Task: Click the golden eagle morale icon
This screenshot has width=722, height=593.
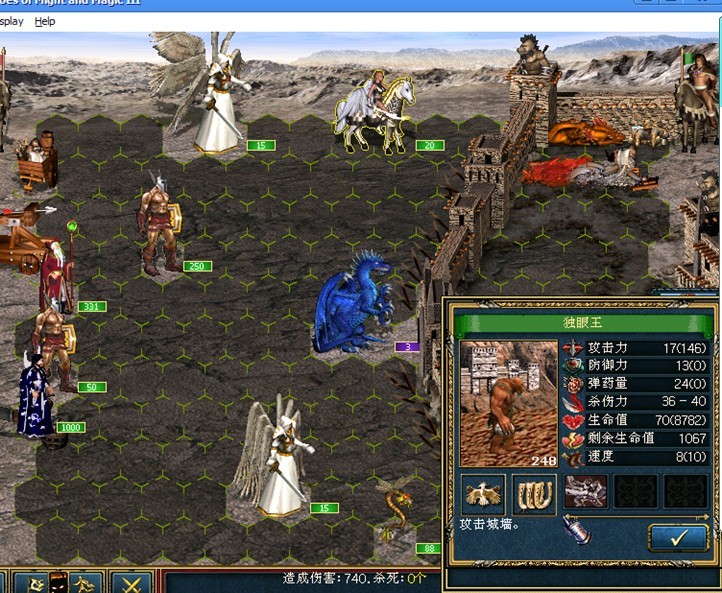Action: (483, 493)
